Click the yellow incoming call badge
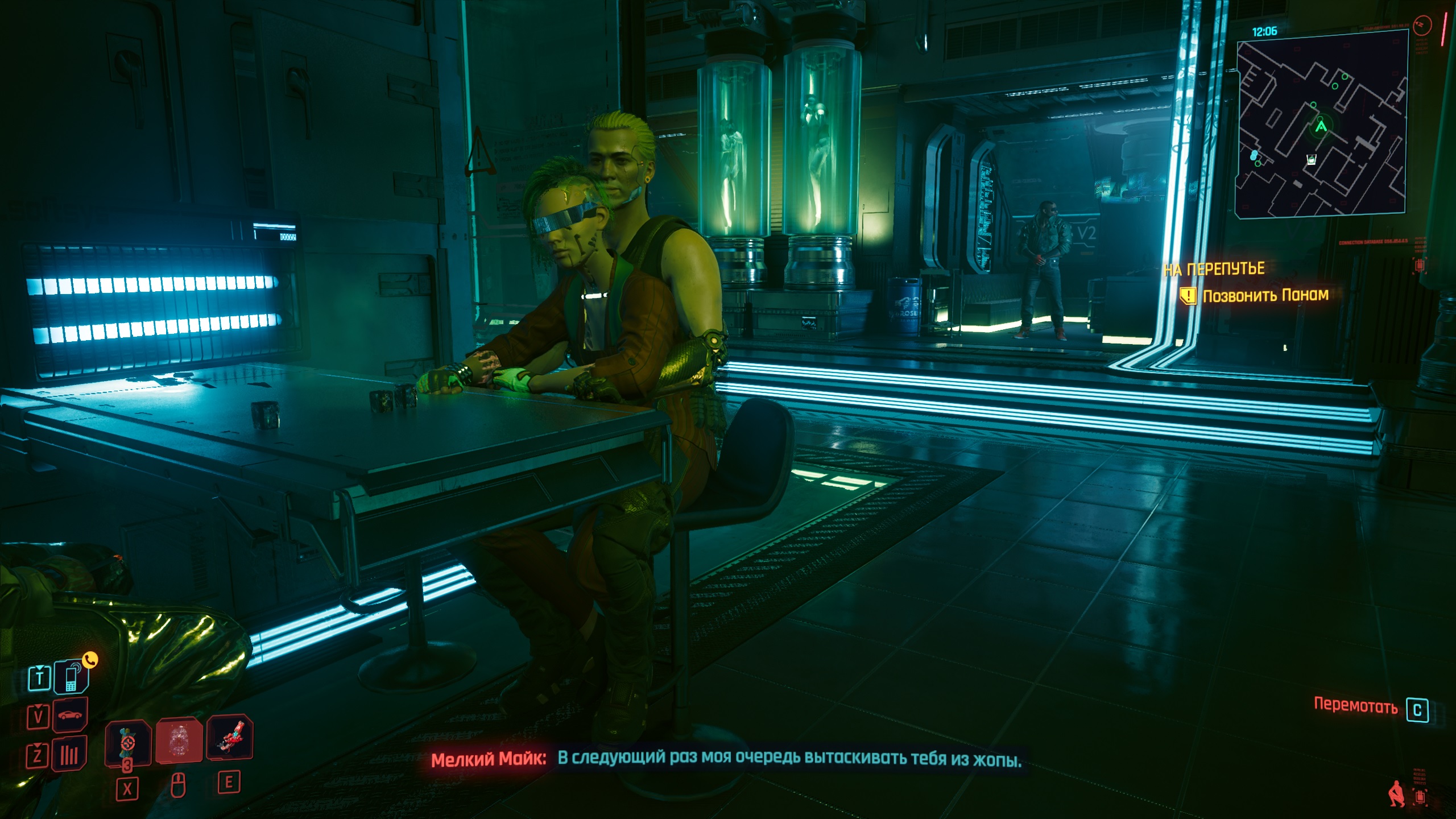The width and height of the screenshot is (1456, 819). [x=90, y=660]
